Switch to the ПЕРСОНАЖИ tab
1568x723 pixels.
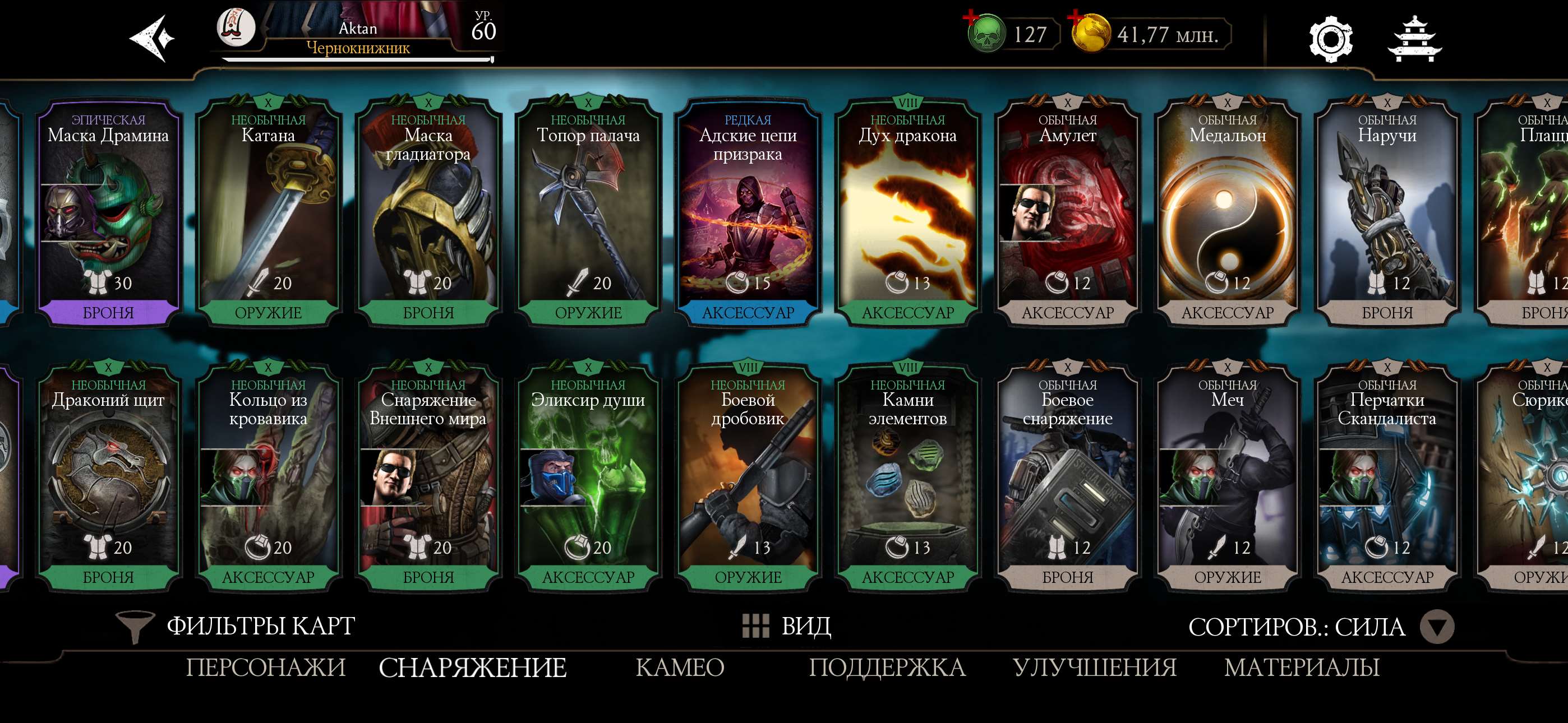coord(266,668)
